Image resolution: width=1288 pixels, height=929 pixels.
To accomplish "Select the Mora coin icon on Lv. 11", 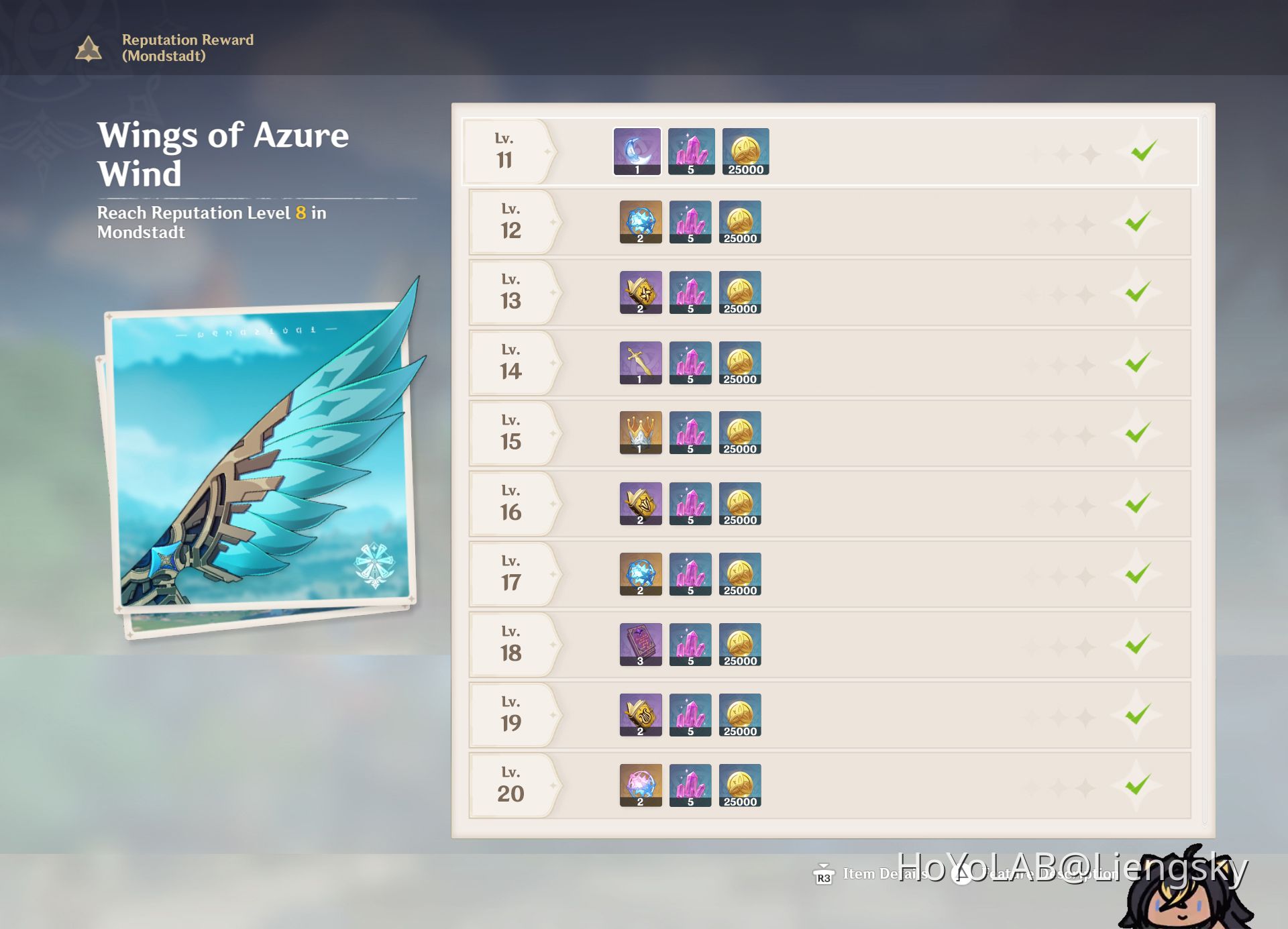I will pyautogui.click(x=745, y=150).
